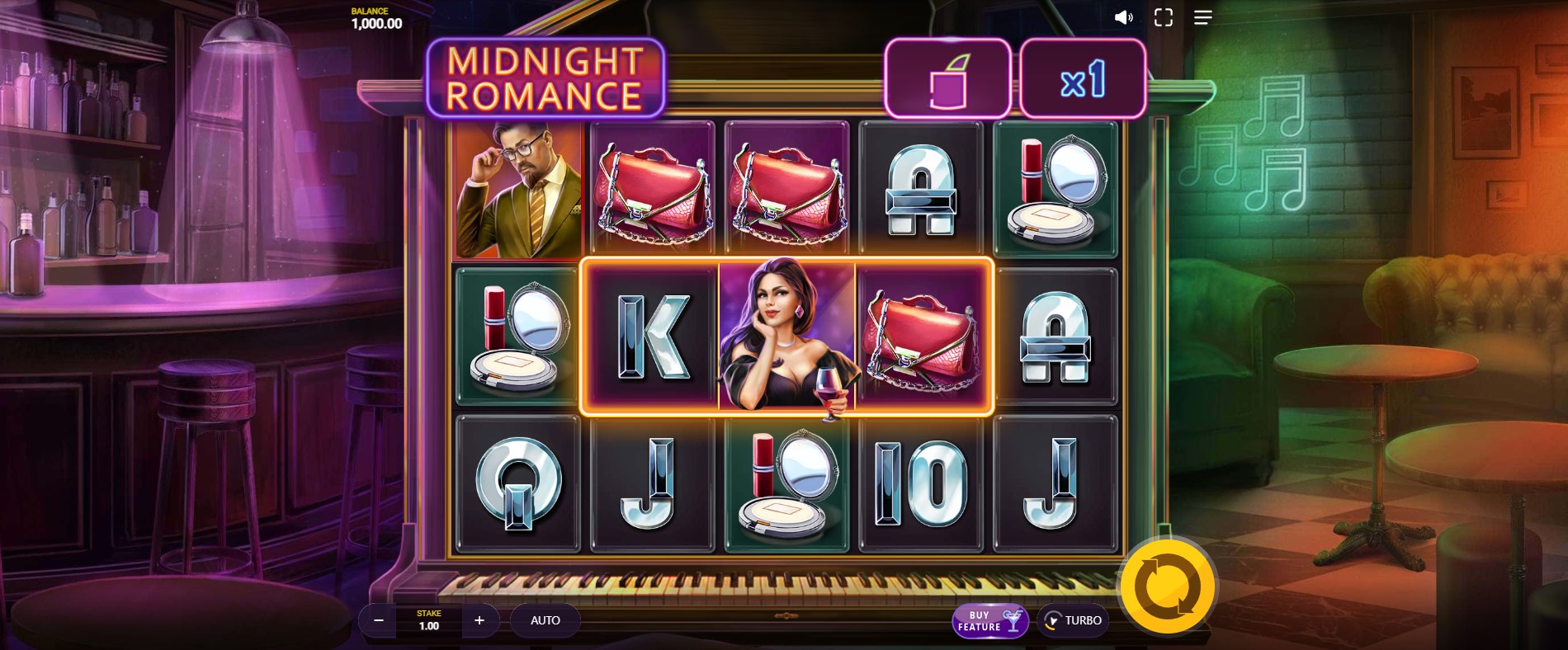Spin the reels with the yellow button
The width and height of the screenshot is (1568, 650).
point(1166,587)
